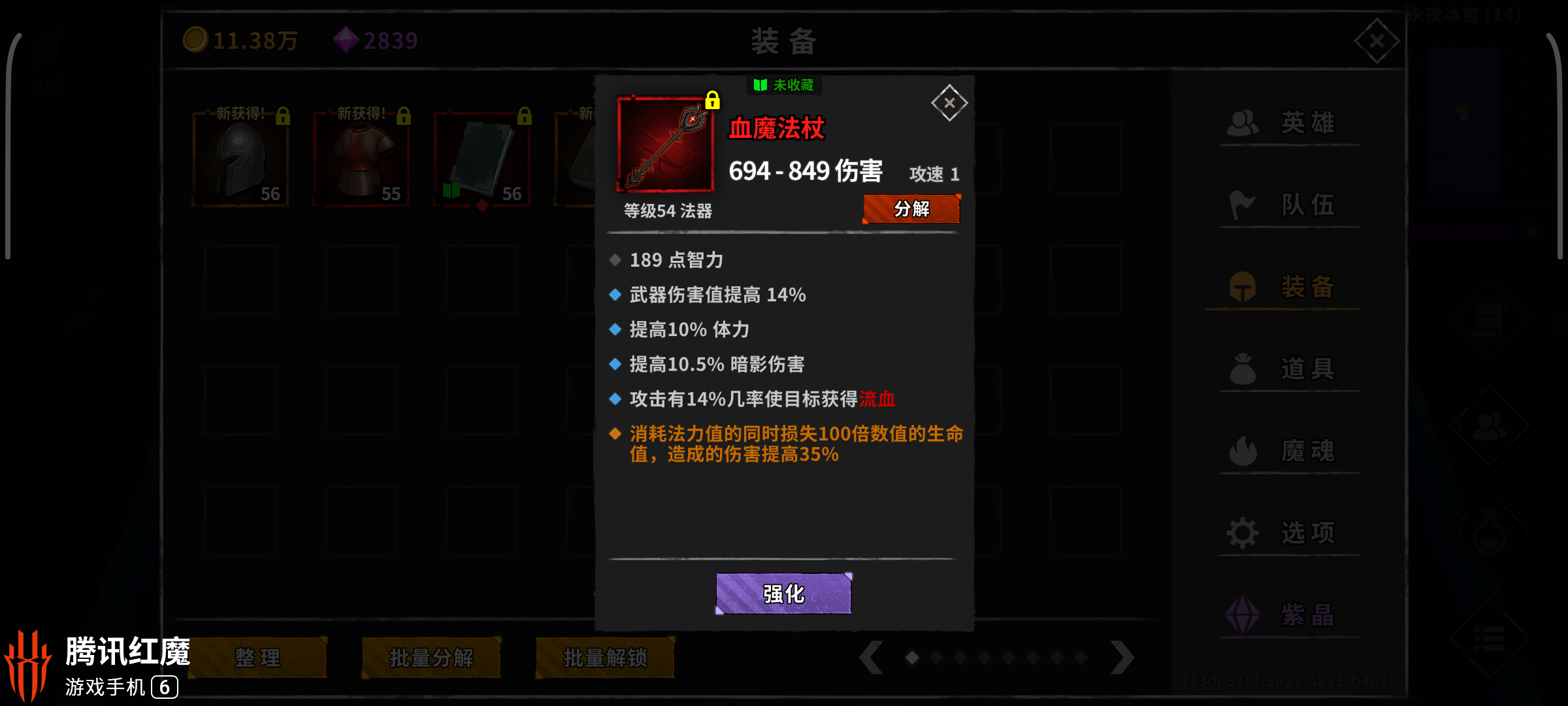This screenshot has height=706, width=1568.
Task: Open the Amethyst (紫晶) crystal icon
Action: 1243,613
